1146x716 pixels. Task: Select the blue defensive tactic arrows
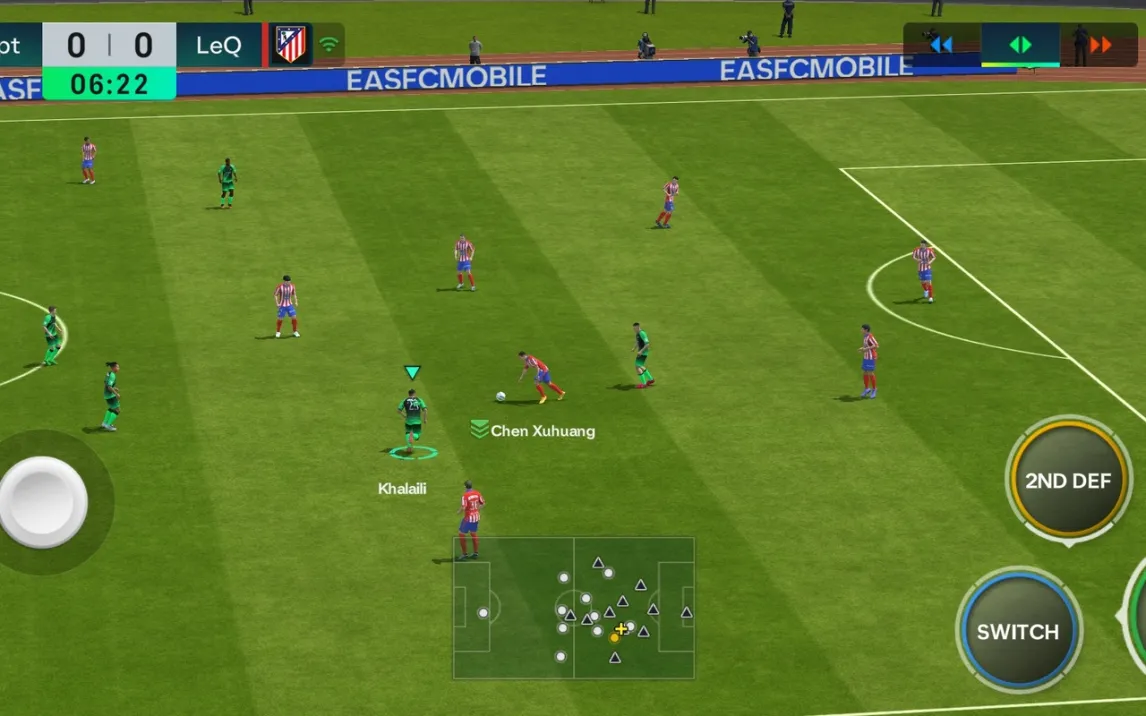pyautogui.click(x=941, y=44)
